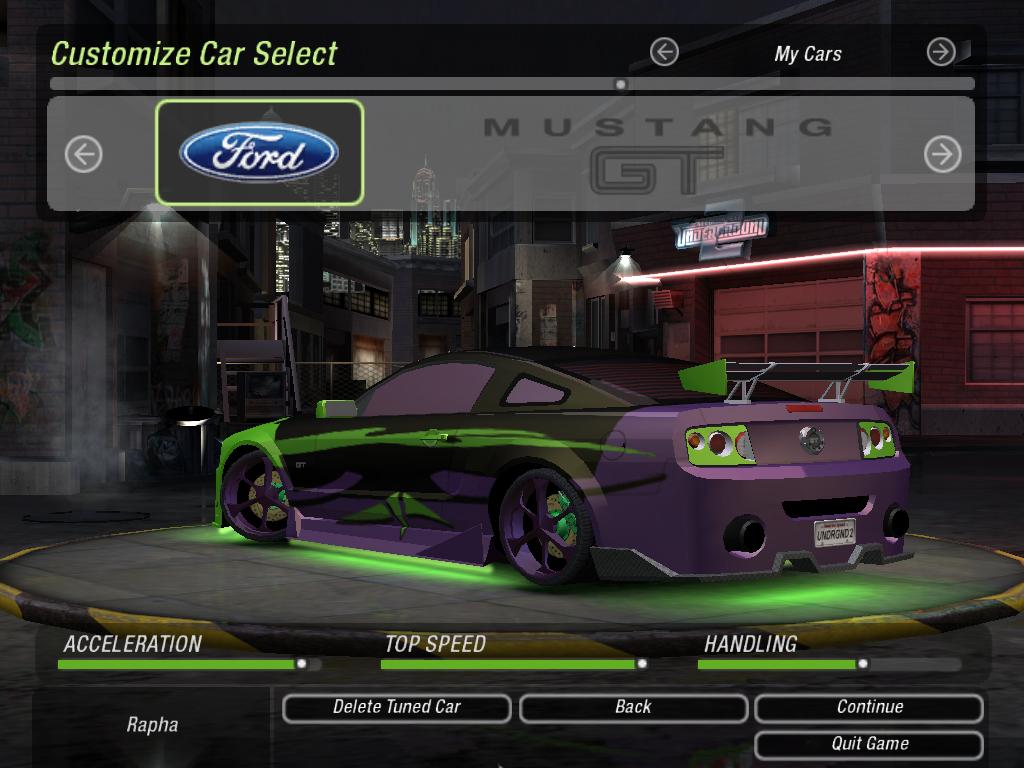Delete the tuned car
This screenshot has height=768, width=1024.
(396, 708)
